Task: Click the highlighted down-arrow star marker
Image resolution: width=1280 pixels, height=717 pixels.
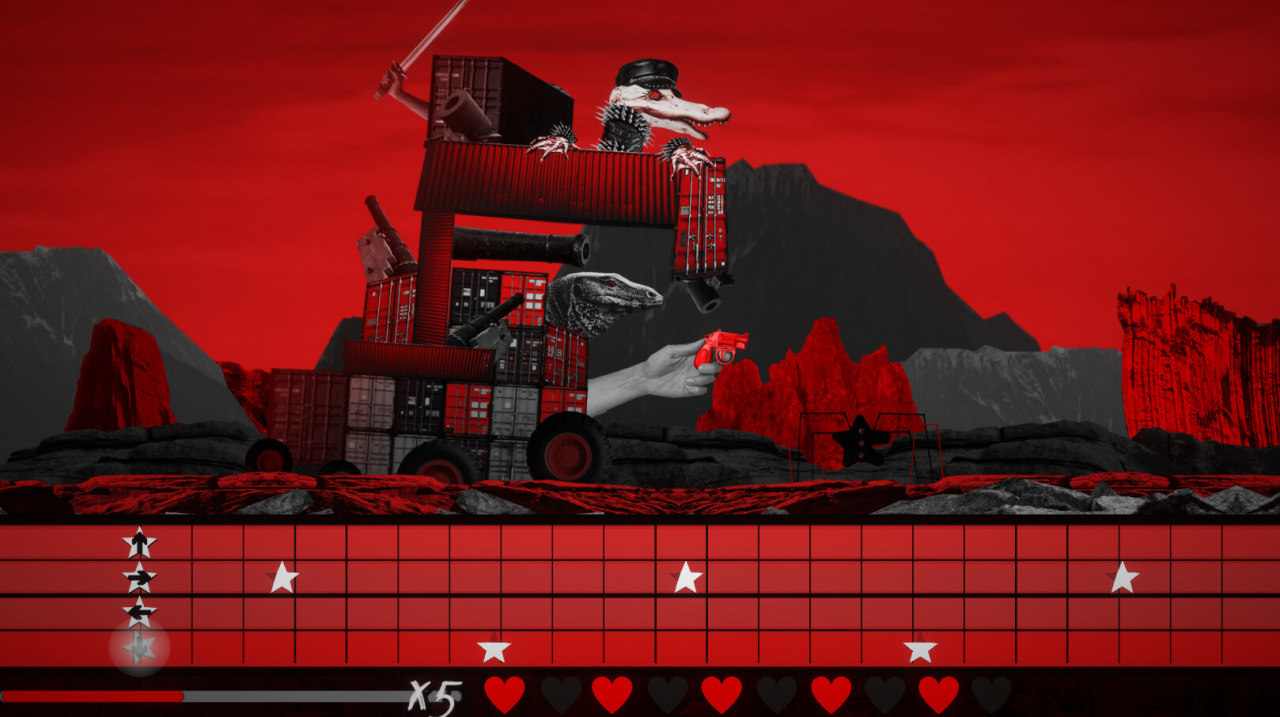Action: click(140, 648)
